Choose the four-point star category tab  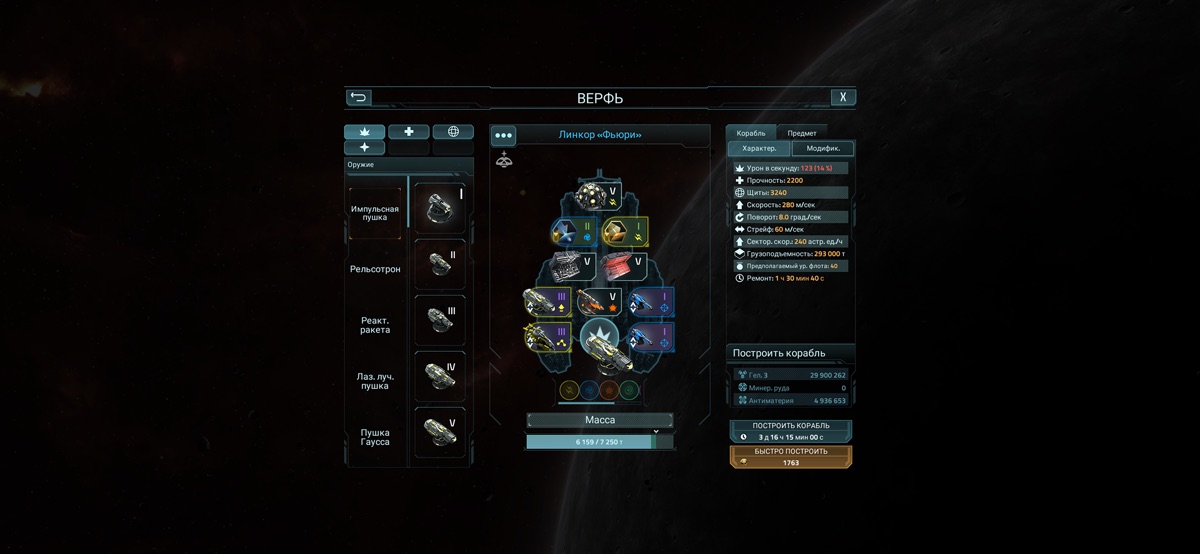tap(364, 148)
